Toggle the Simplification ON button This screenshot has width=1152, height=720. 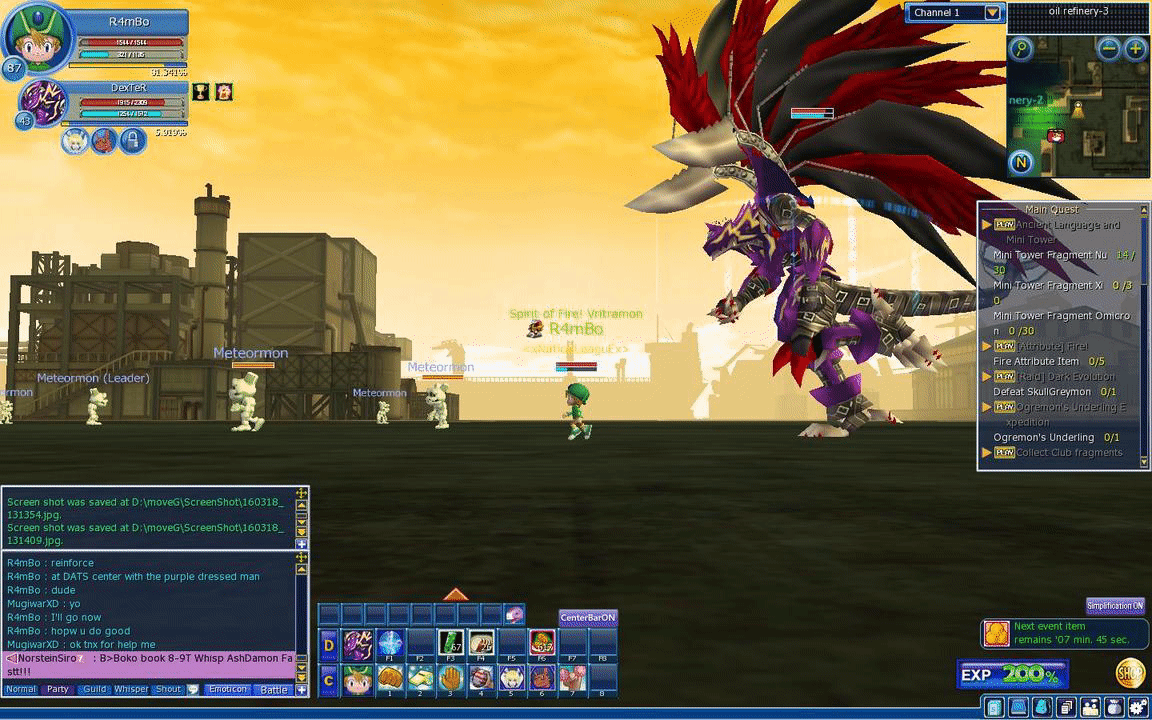[1115, 606]
